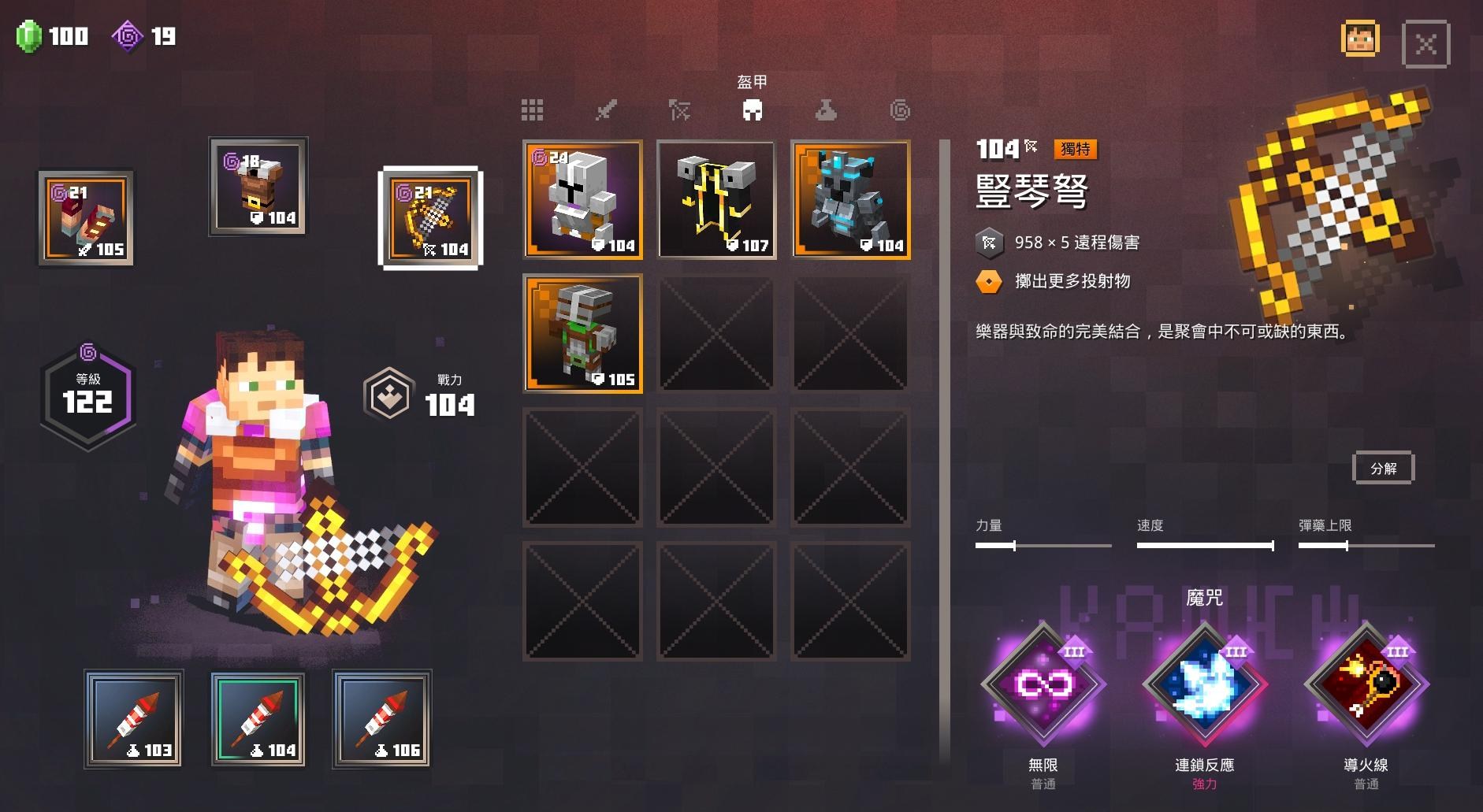Click the emerald currency counter
1483x812 pixels.
pos(51,35)
